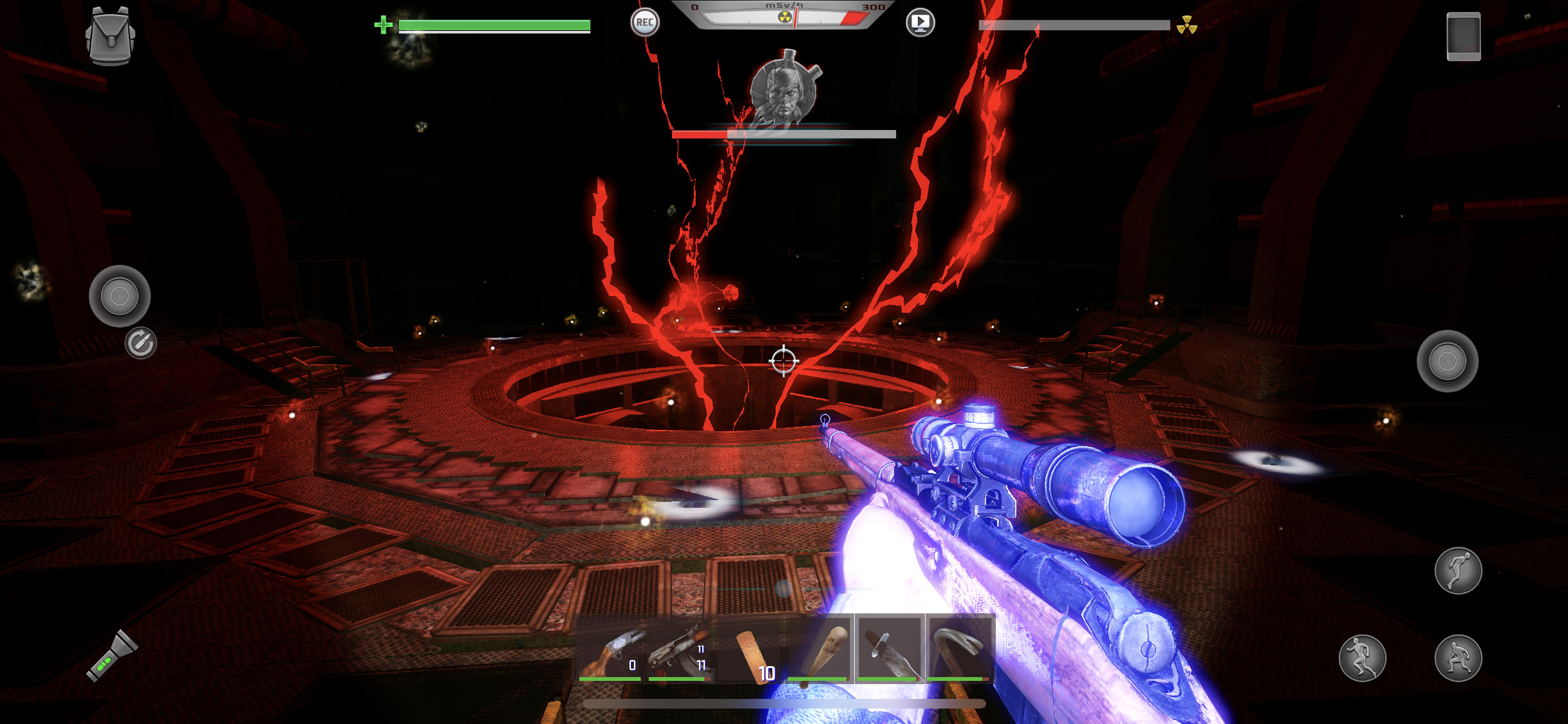Select the shotgun hotbar slot

(x=610, y=650)
